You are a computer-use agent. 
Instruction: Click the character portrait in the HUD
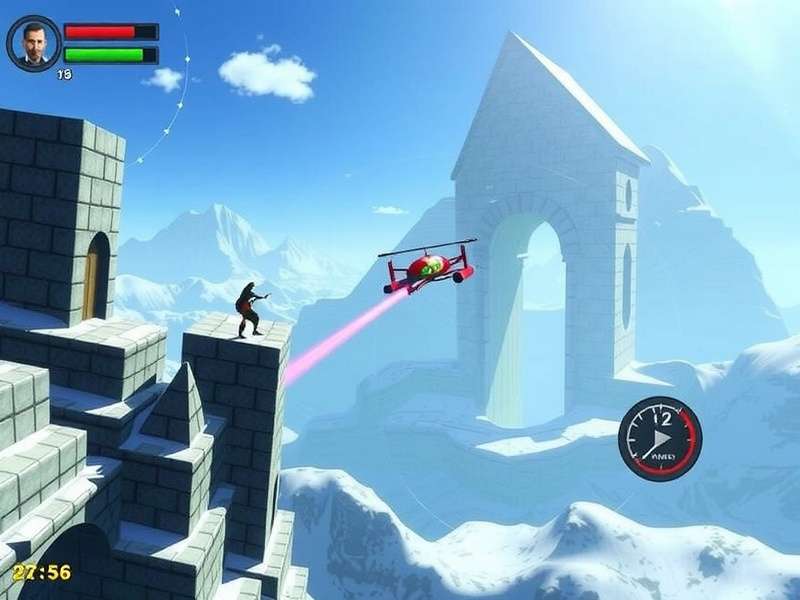point(34,43)
